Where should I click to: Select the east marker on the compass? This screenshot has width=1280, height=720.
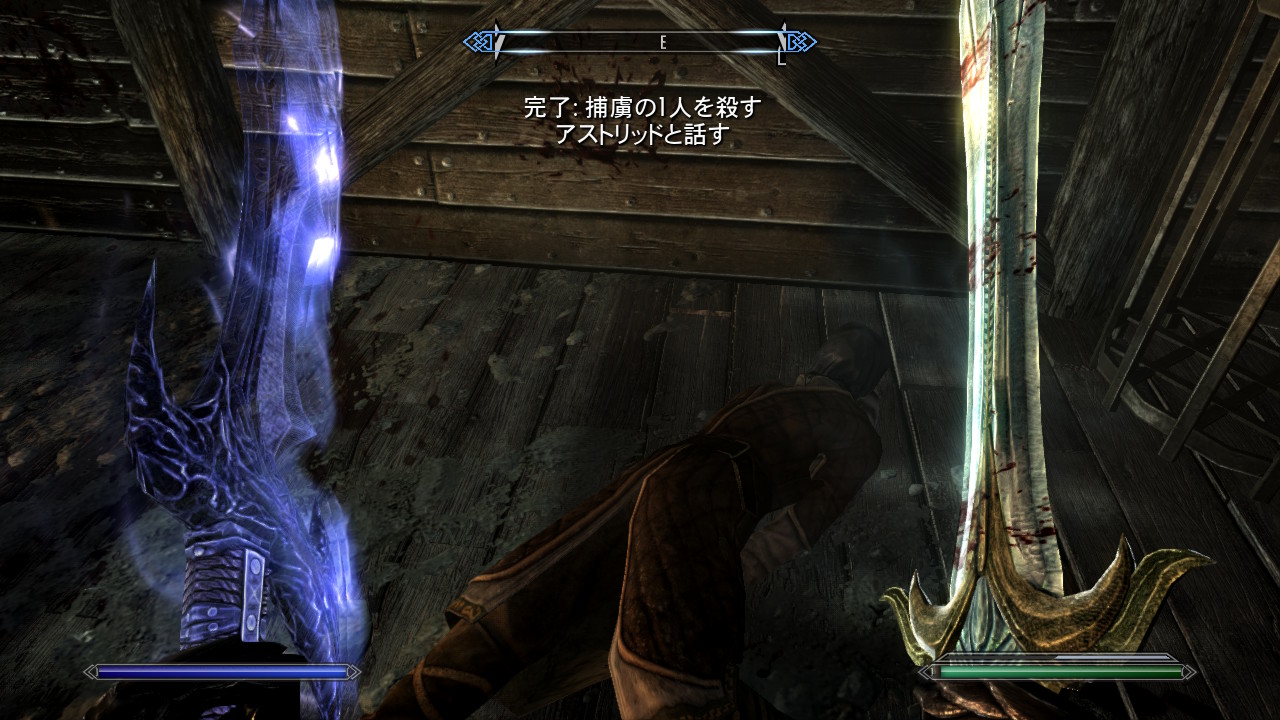pyautogui.click(x=662, y=42)
